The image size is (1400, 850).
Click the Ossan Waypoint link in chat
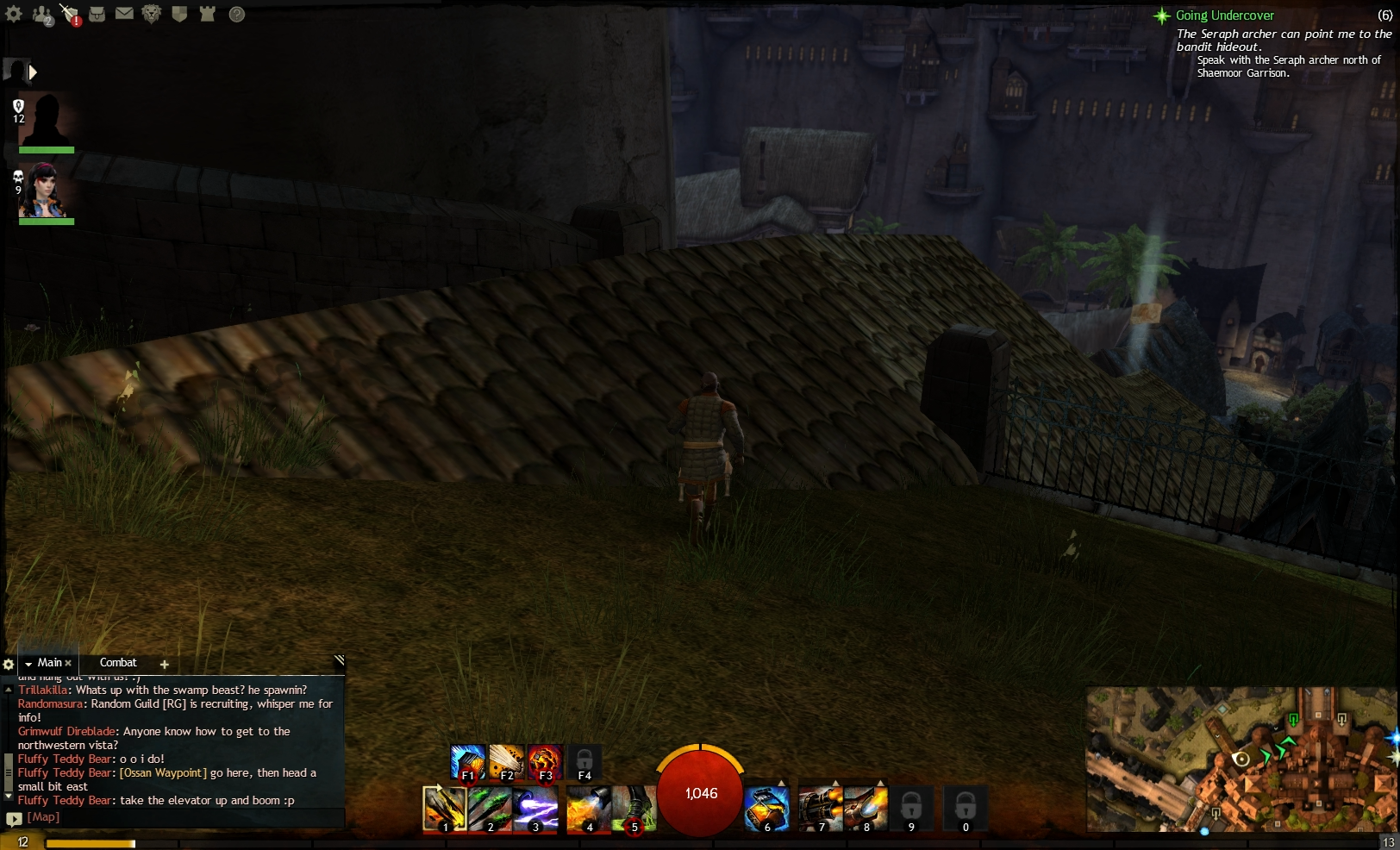coord(162,772)
